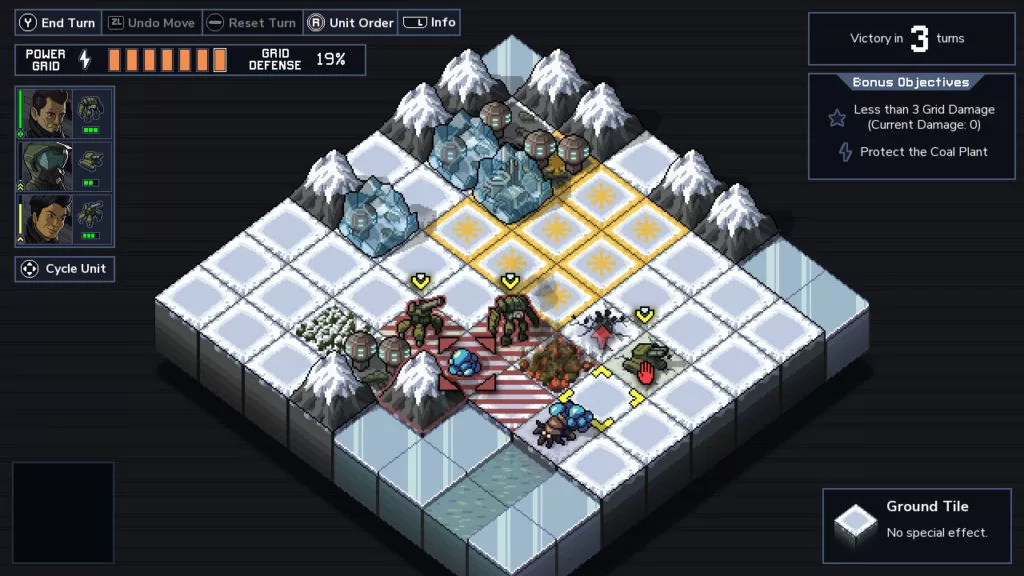
Task: Open the Unit Order option
Action: coord(350,23)
